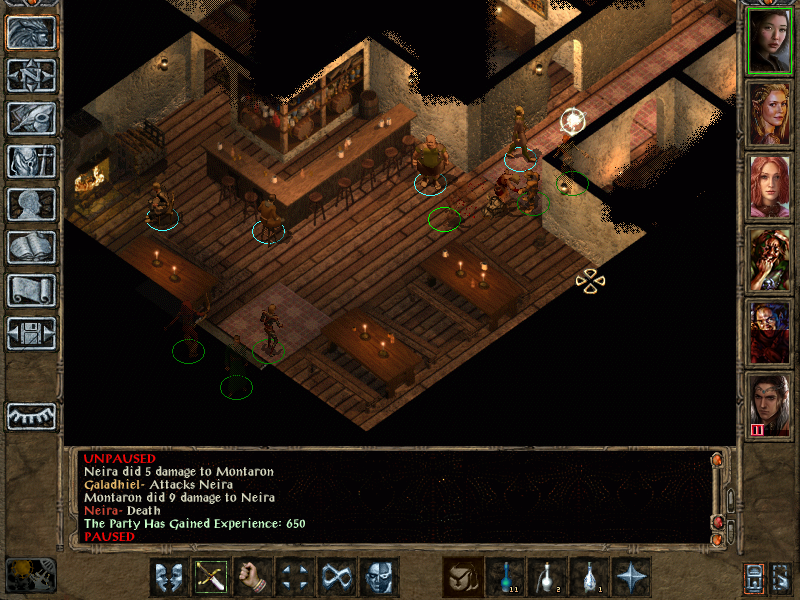Open the special abilities star button

pos(631,577)
